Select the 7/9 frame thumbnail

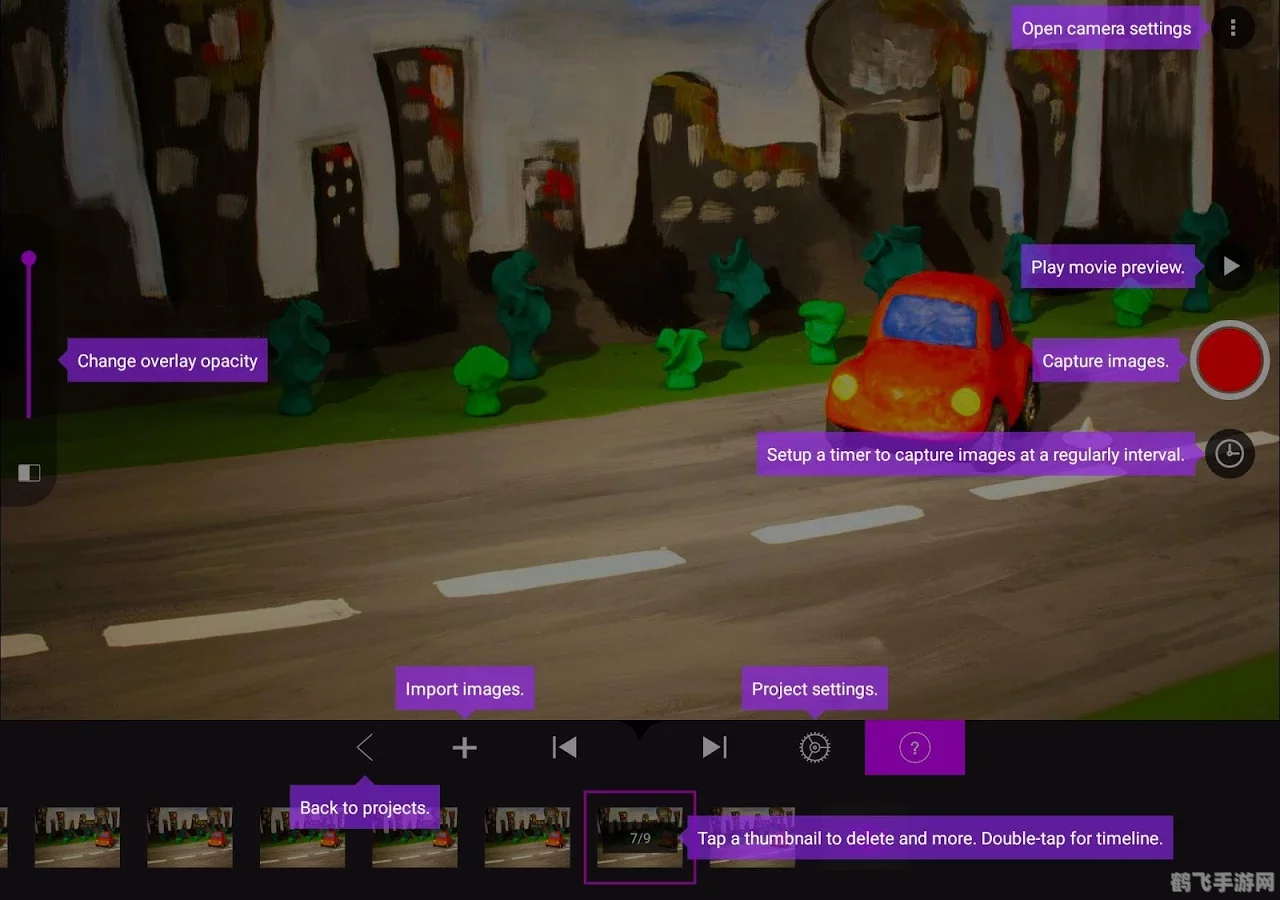639,836
